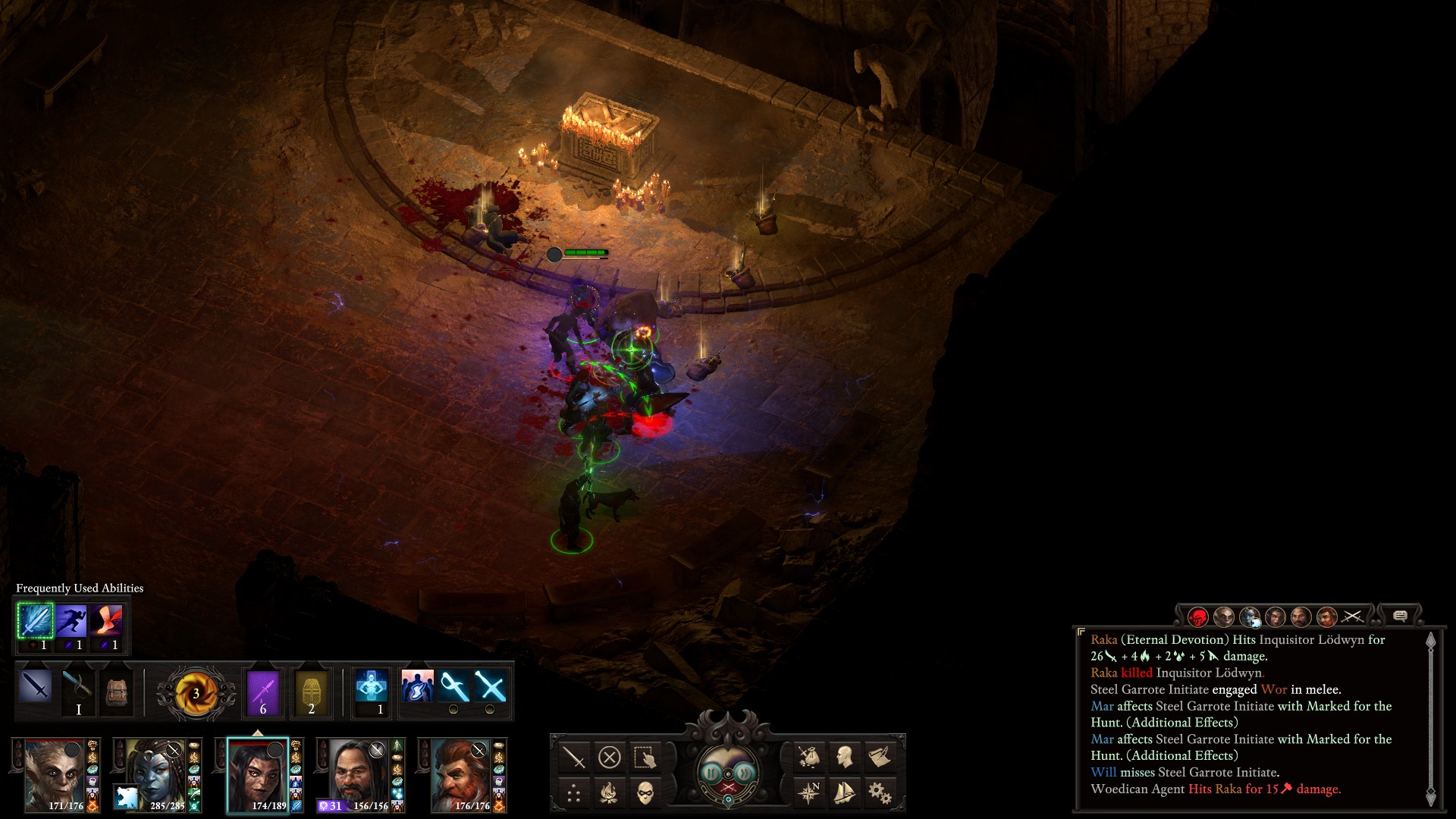This screenshot has width=1456, height=819.
Task: Select the furry orlan party portrait
Action: point(52,775)
